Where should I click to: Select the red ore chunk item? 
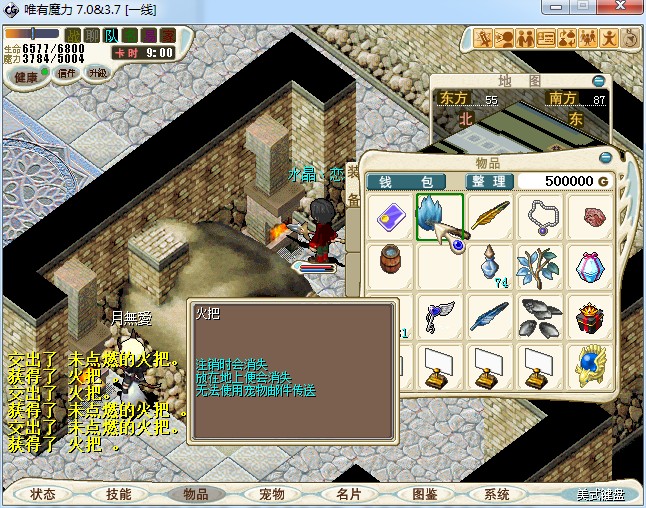[x=591, y=216]
